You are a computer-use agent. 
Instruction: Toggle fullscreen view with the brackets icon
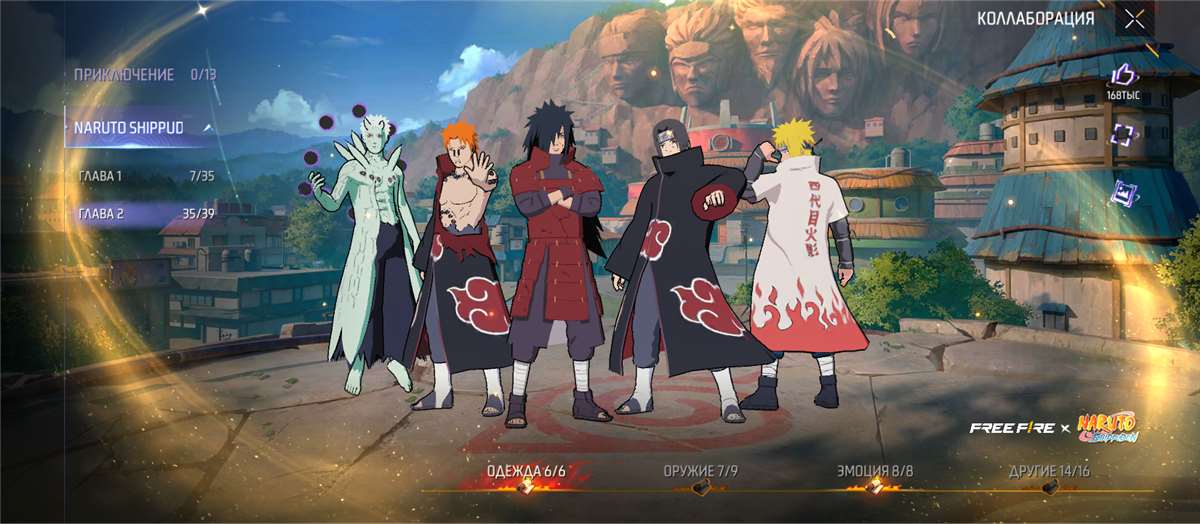pos(1123,135)
